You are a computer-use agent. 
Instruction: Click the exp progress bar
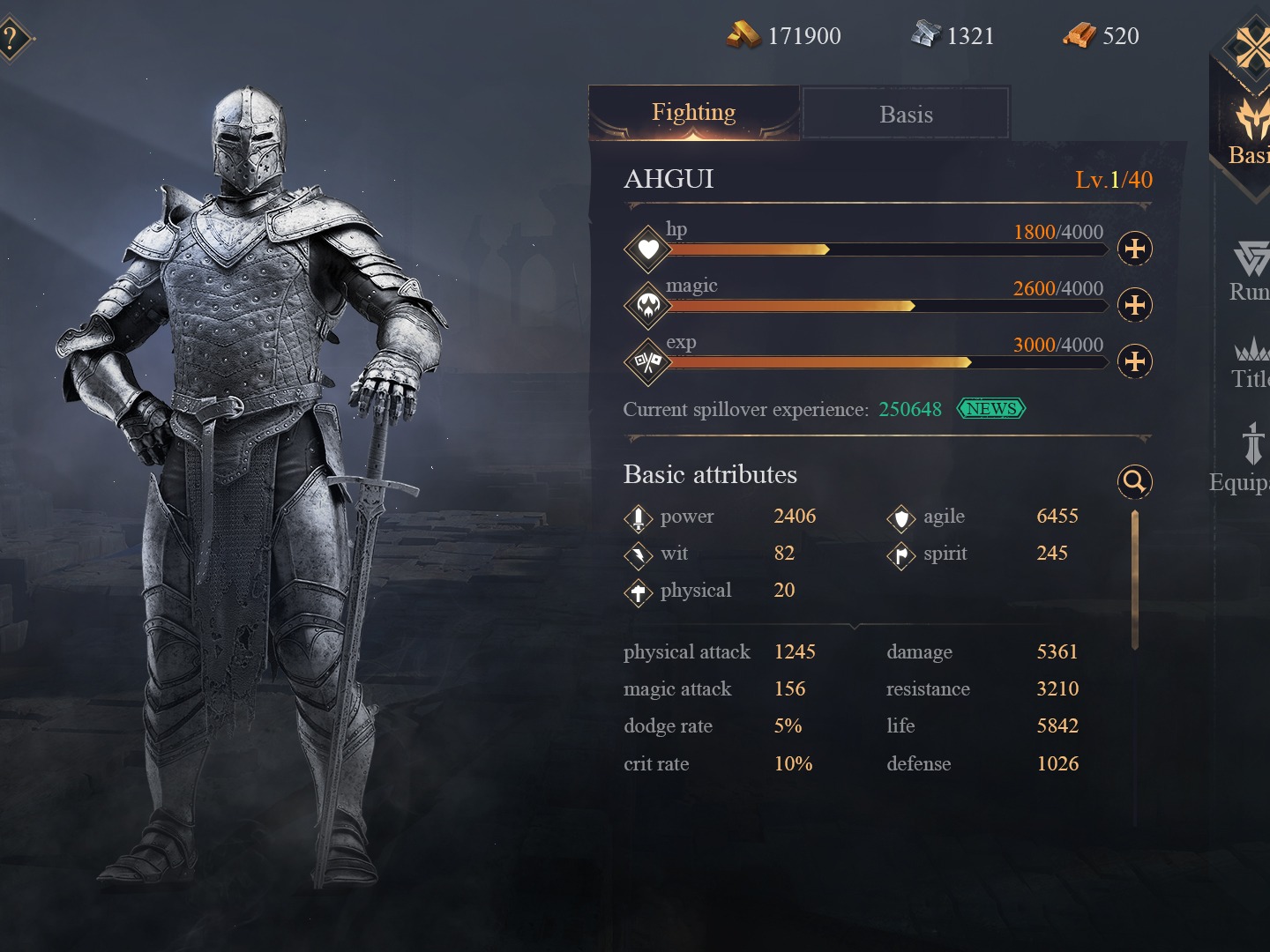[x=882, y=361]
